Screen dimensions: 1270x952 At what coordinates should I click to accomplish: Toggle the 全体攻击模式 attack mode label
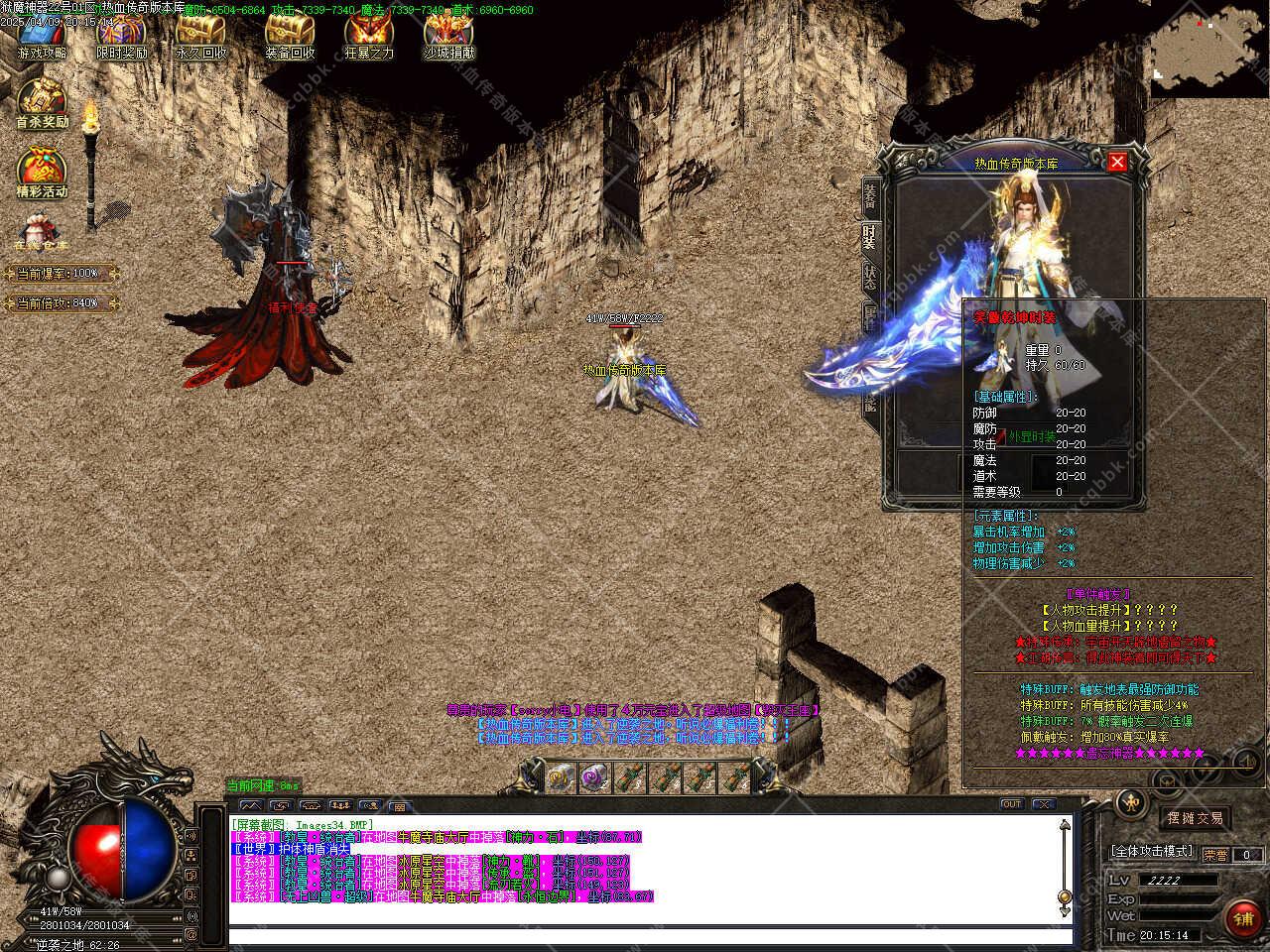click(1152, 852)
